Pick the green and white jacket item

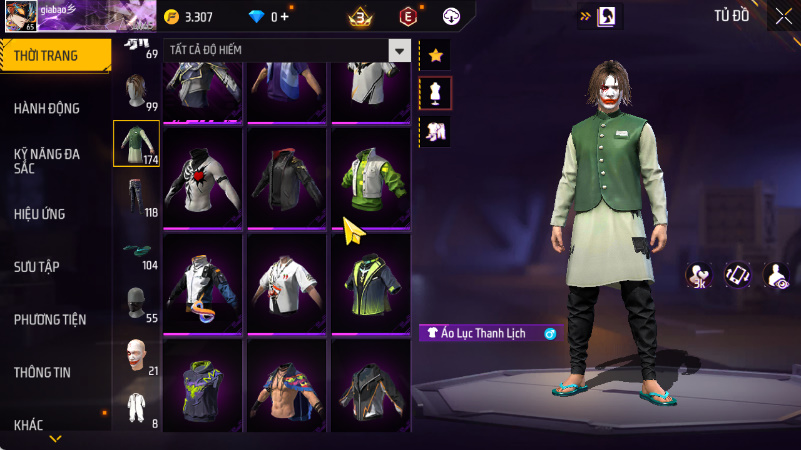pyautogui.click(x=371, y=179)
